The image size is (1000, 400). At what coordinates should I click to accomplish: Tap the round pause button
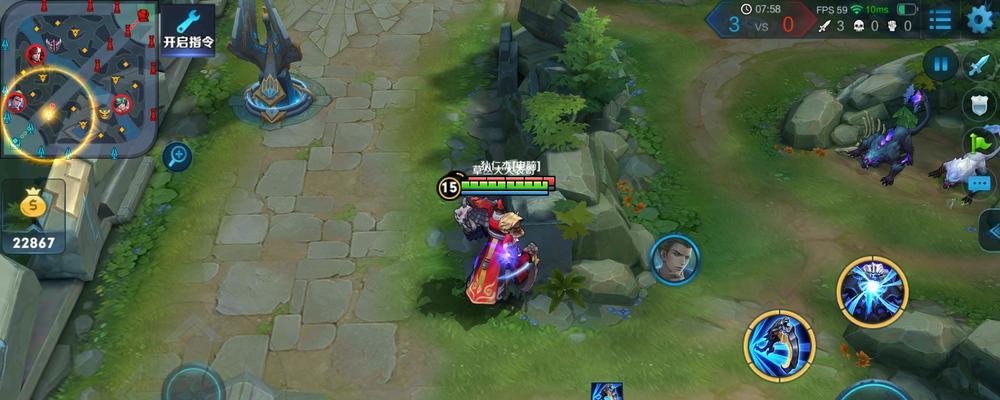[x=940, y=65]
